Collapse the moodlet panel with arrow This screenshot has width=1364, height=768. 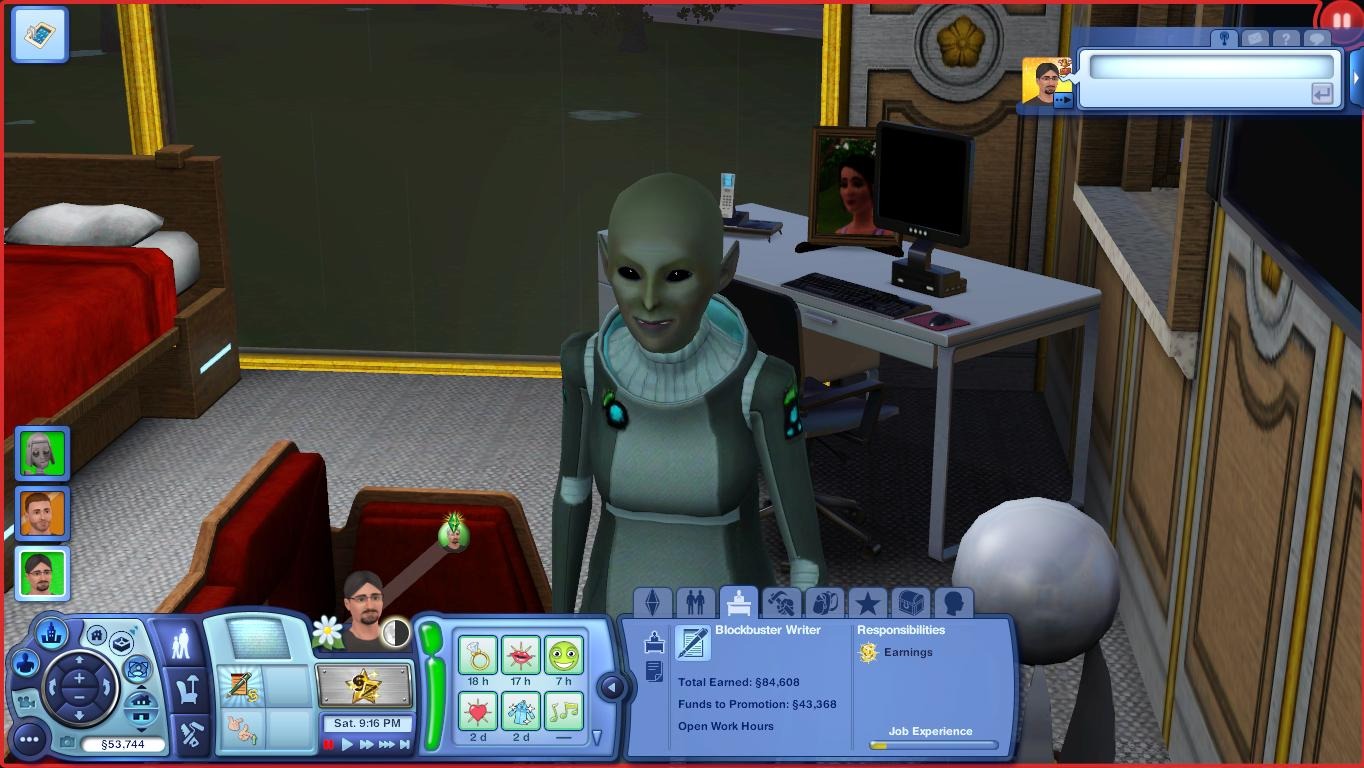[610, 687]
